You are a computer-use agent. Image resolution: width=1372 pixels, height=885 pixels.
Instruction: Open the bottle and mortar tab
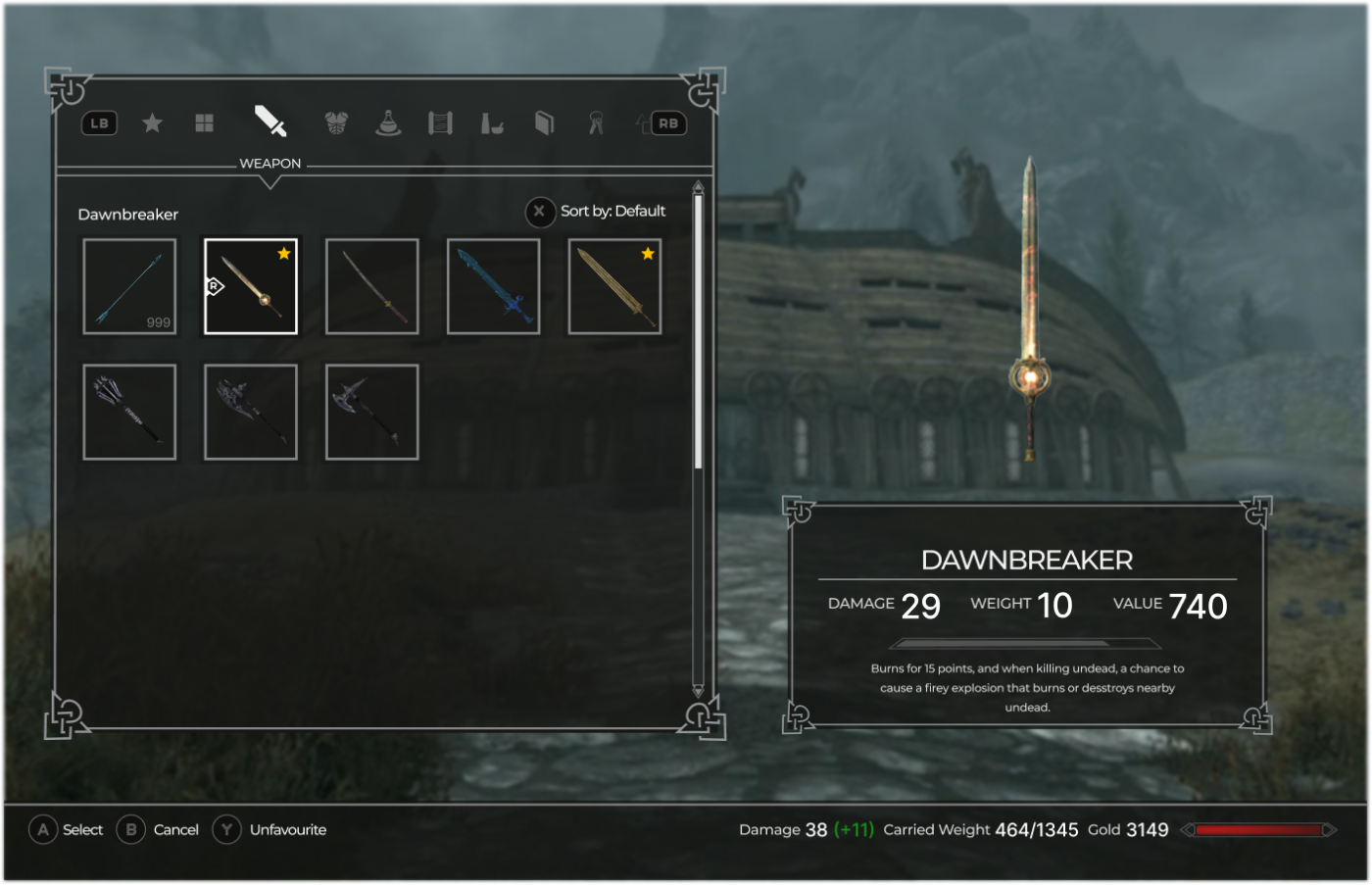pos(492,123)
